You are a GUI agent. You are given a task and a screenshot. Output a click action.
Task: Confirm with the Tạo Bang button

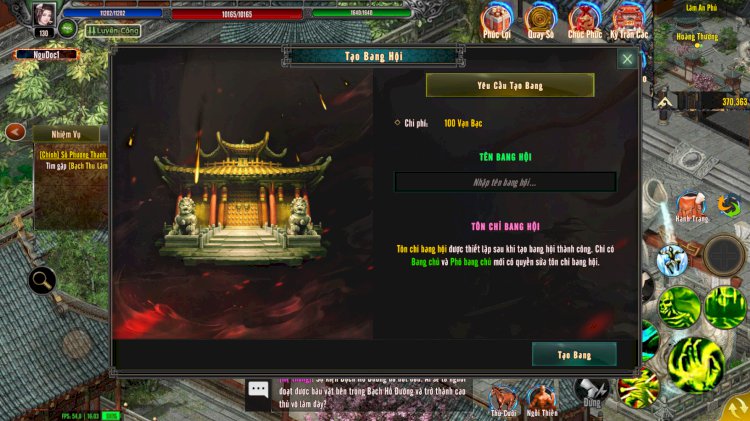(x=574, y=355)
